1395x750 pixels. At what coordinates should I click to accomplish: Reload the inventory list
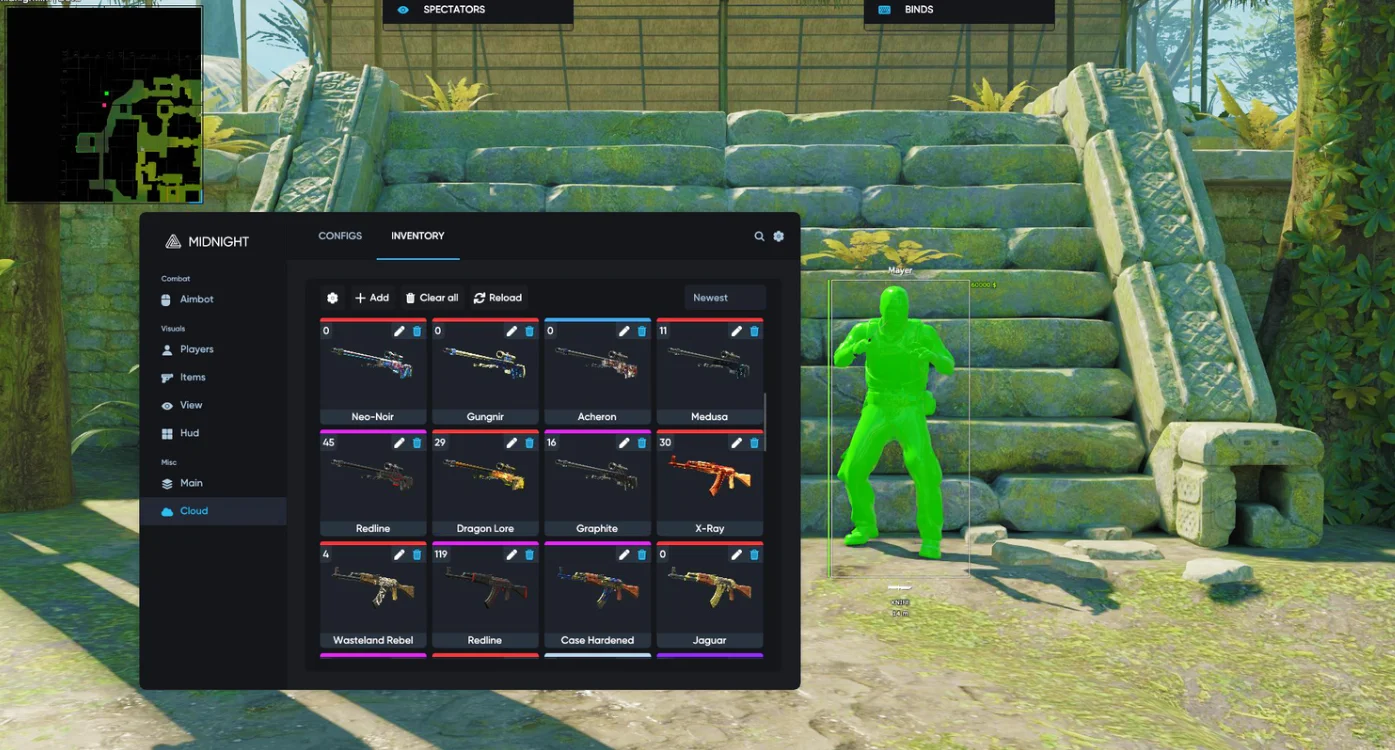click(x=498, y=298)
